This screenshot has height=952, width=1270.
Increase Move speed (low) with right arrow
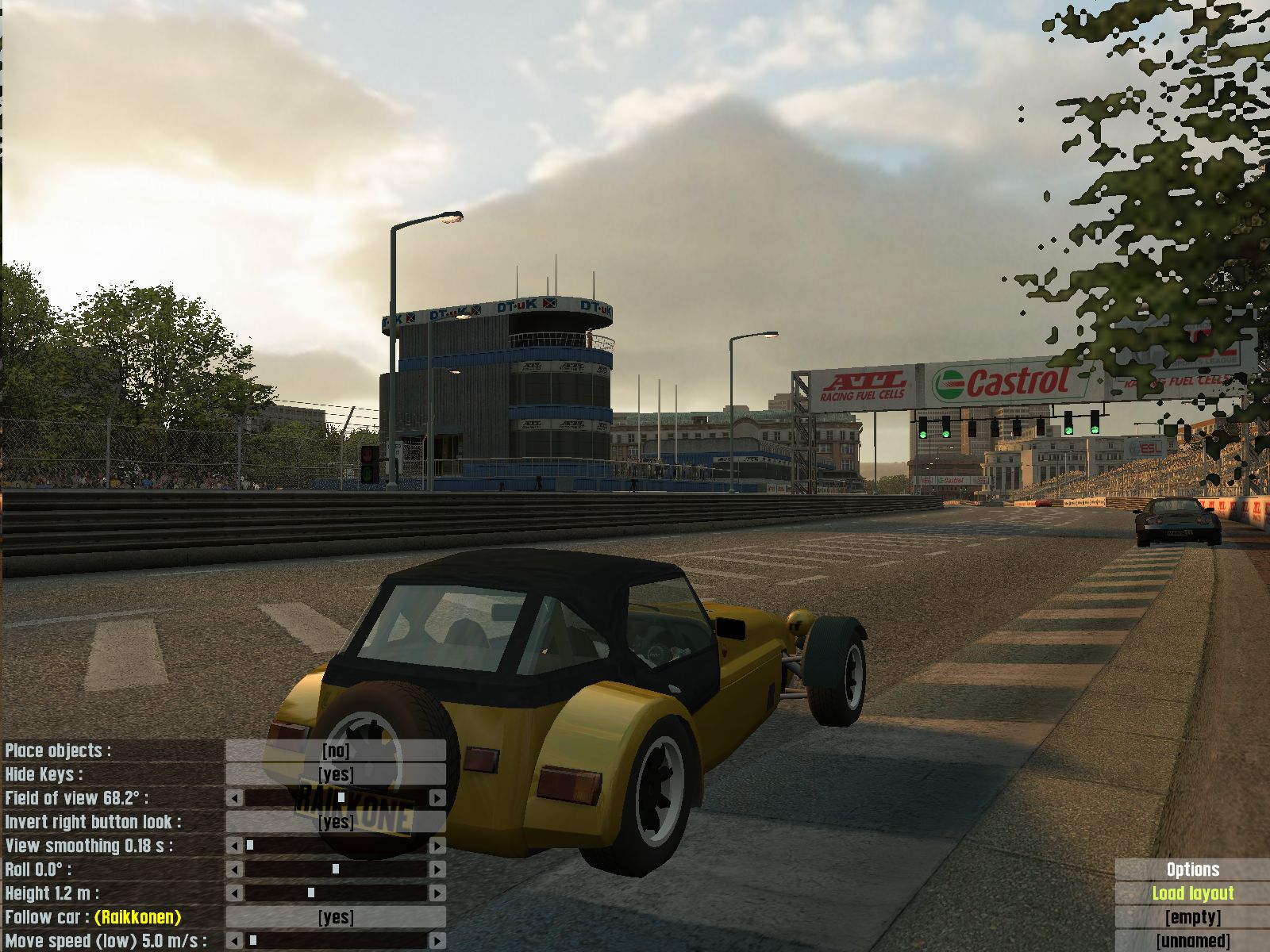pos(437,941)
